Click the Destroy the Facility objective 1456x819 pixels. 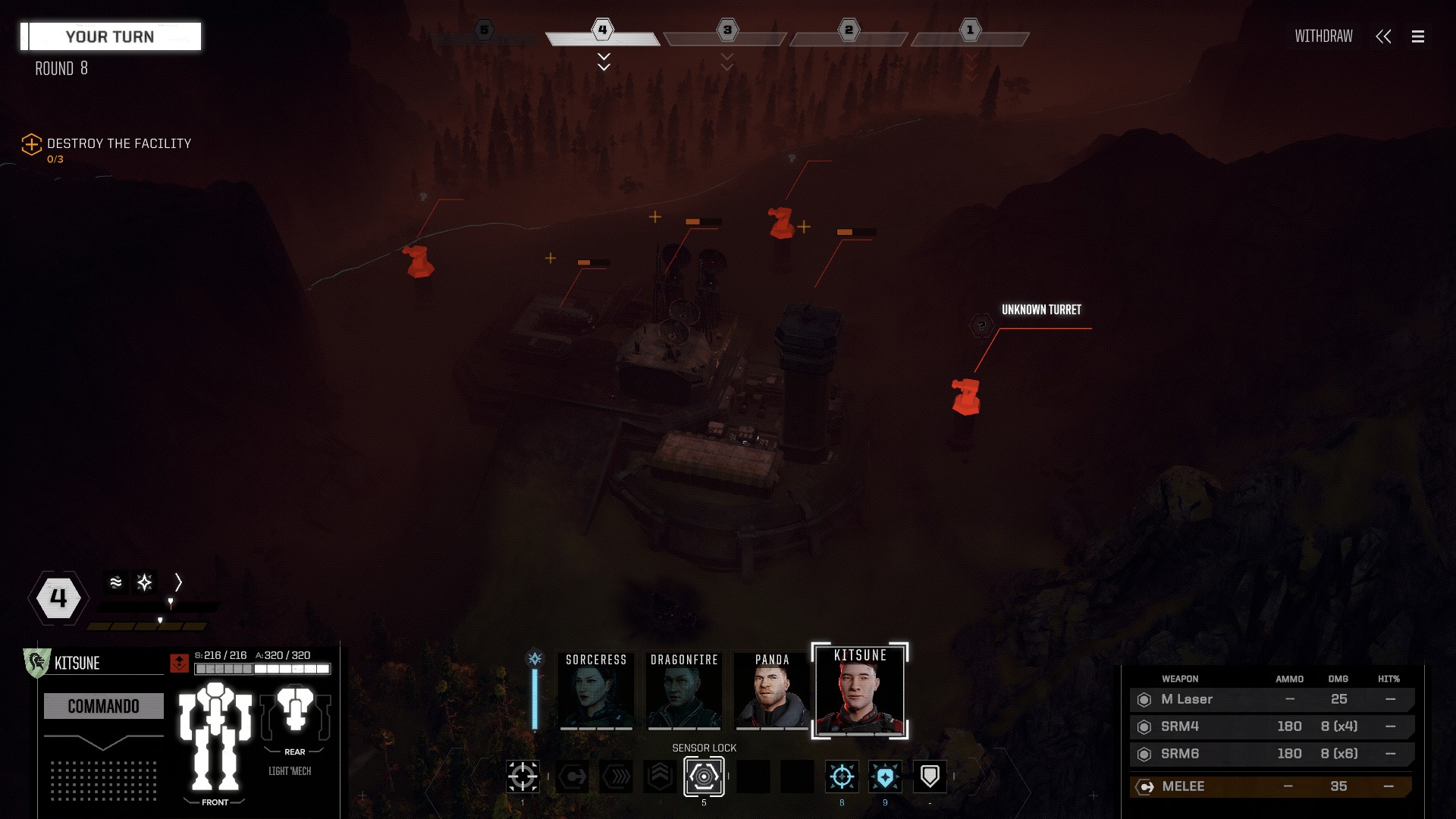118,143
